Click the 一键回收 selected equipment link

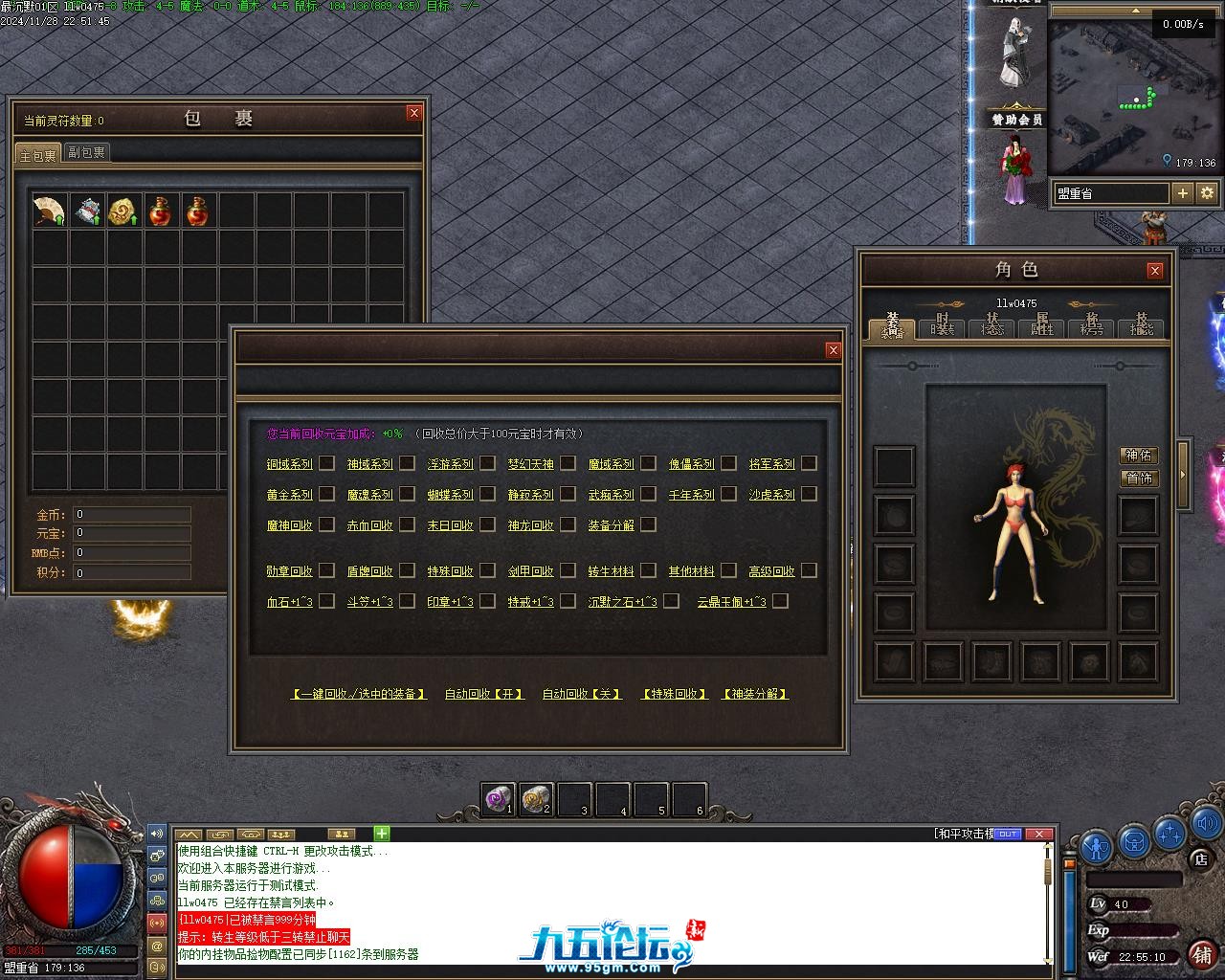point(359,694)
